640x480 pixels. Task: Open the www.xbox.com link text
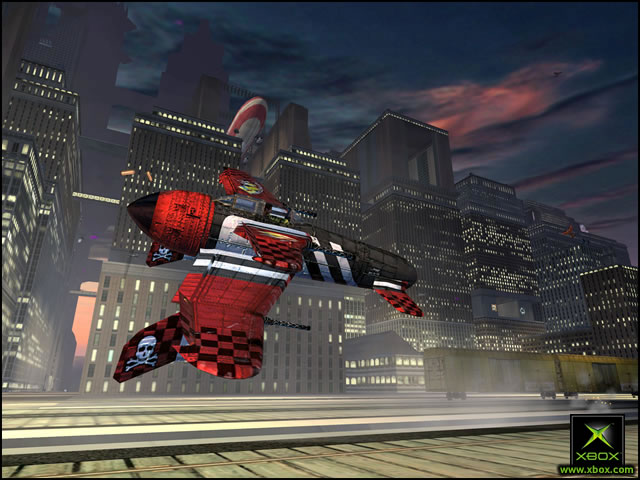click(x=597, y=469)
